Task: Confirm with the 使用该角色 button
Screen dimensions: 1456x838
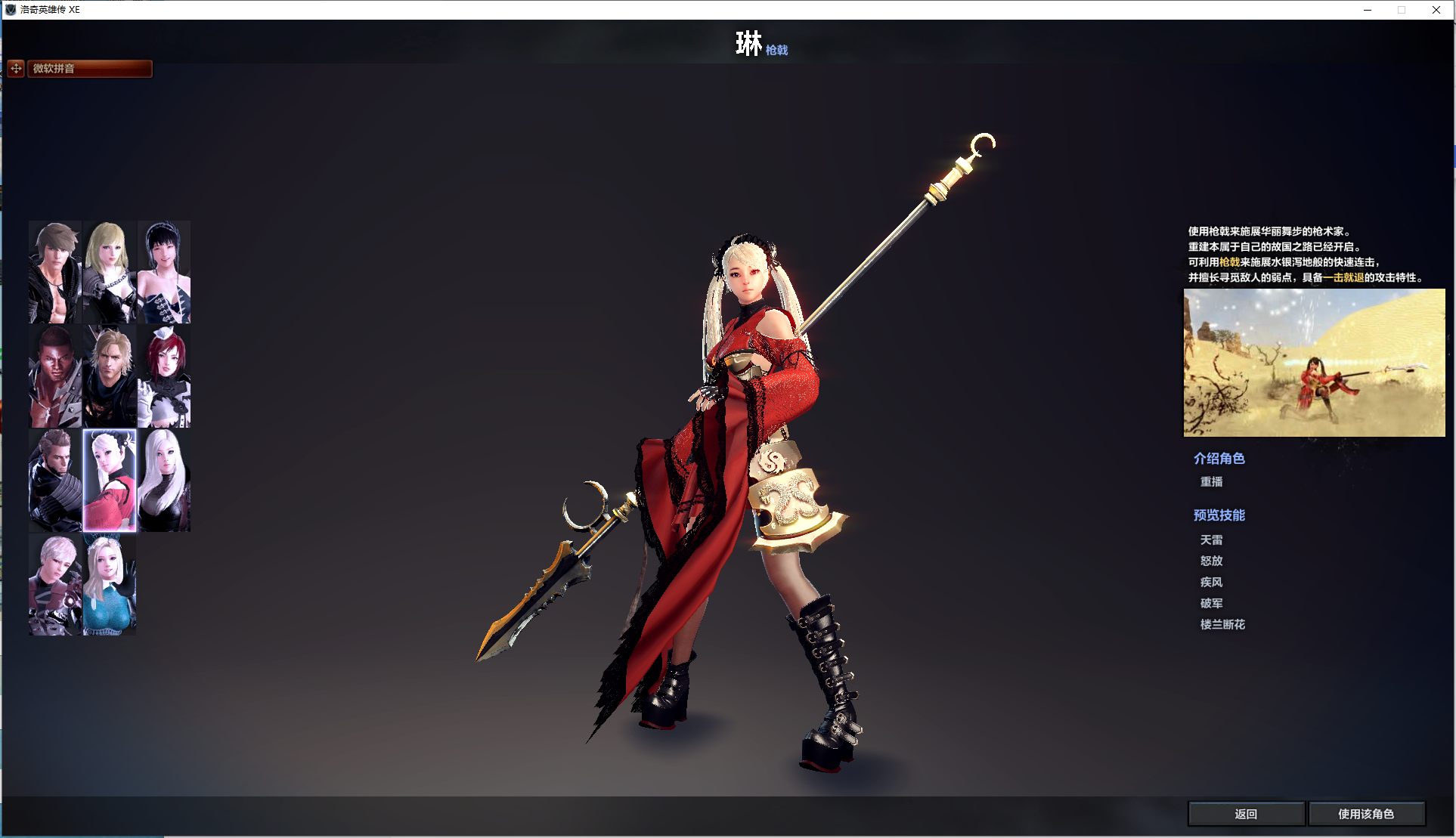Action: click(x=1366, y=814)
